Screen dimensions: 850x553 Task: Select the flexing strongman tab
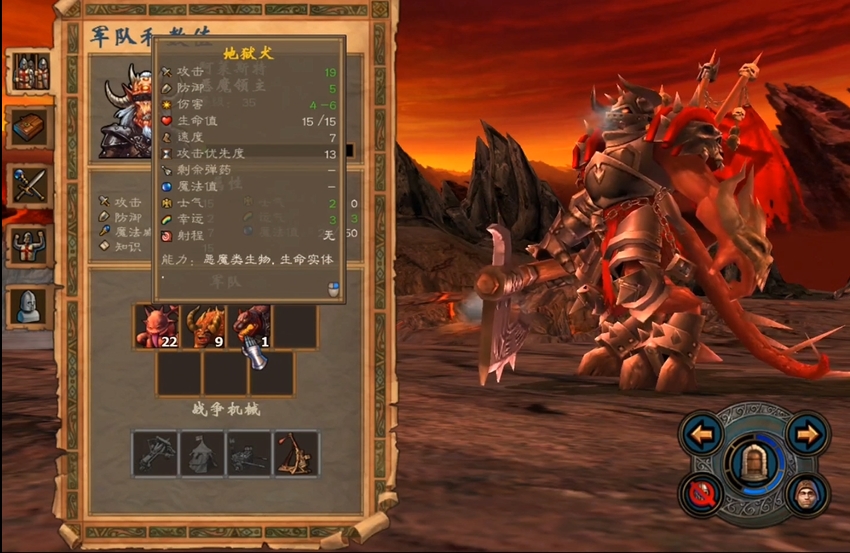pyautogui.click(x=29, y=246)
